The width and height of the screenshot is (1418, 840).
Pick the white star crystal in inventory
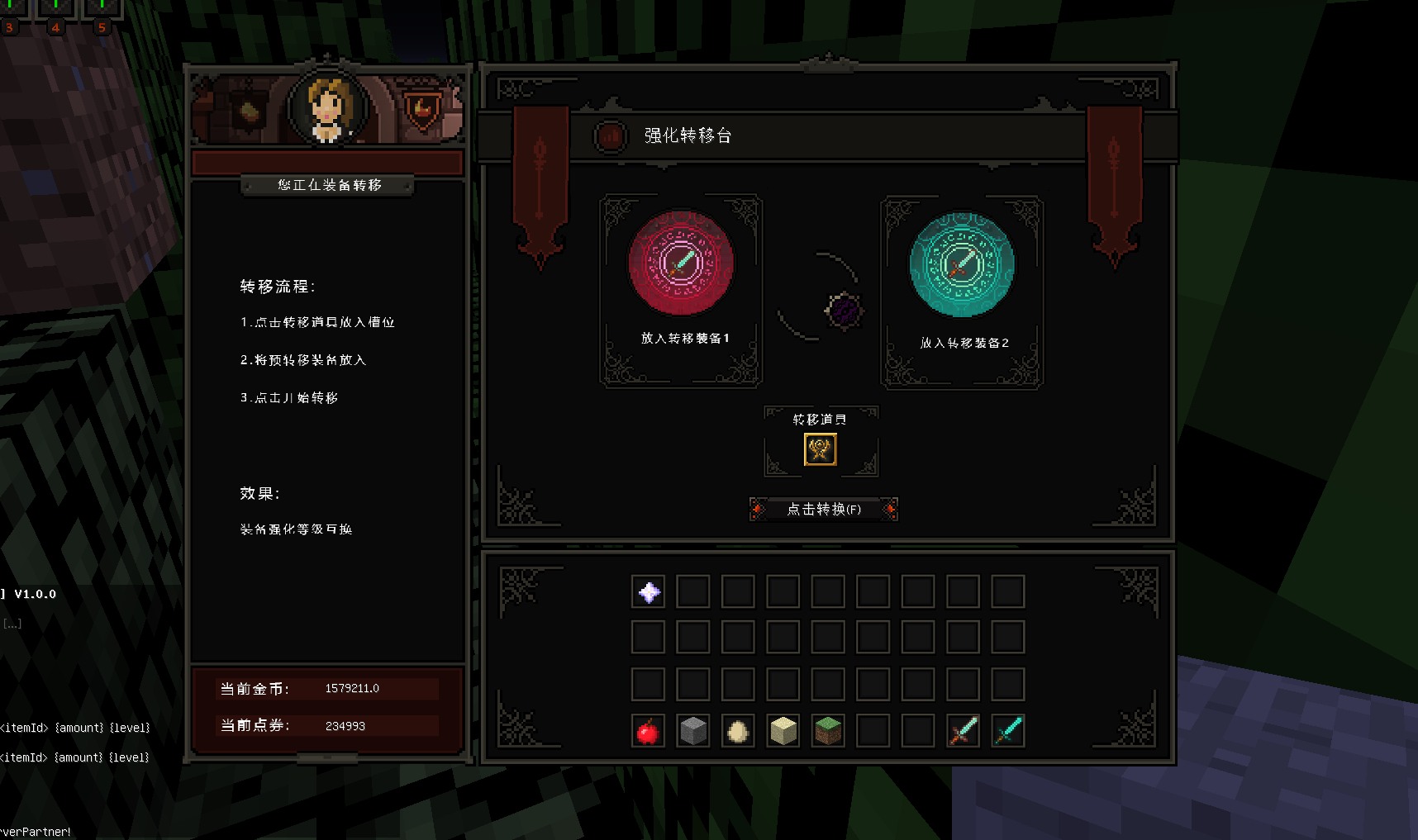(x=649, y=592)
